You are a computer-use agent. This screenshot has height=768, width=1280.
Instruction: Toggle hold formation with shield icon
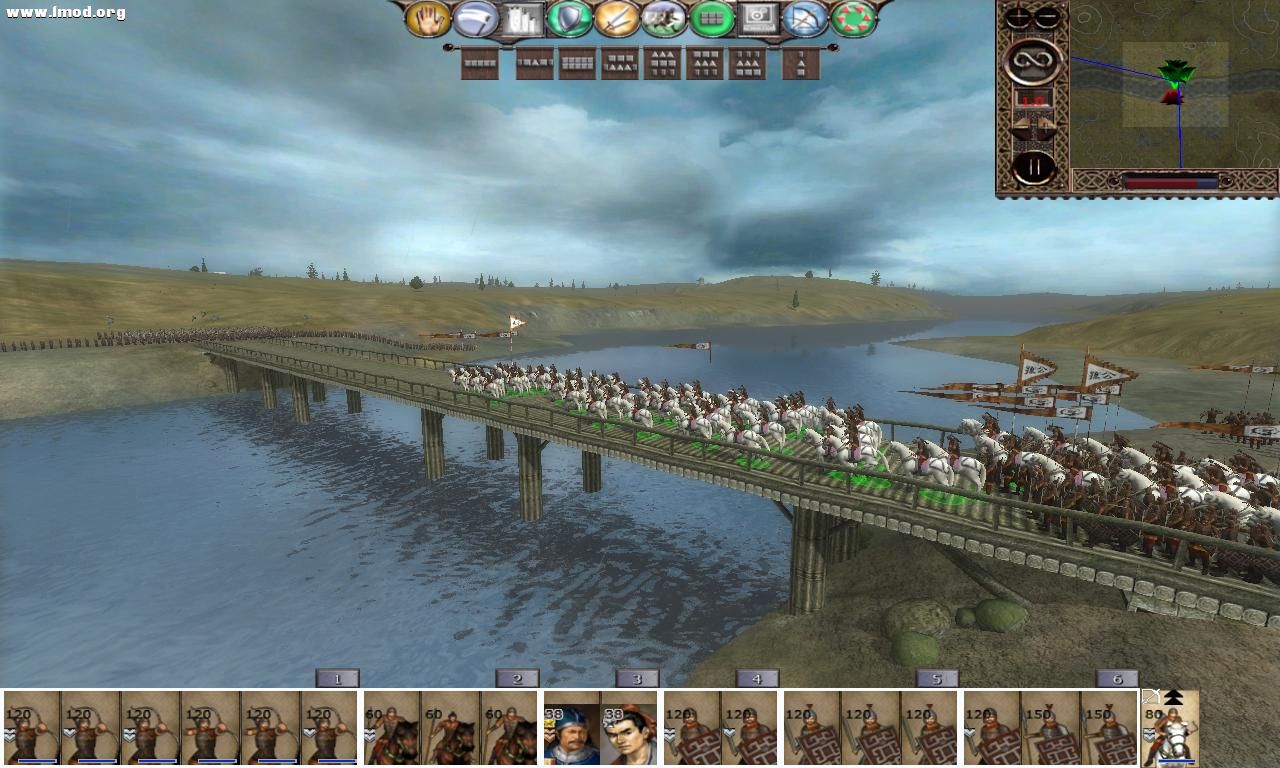(x=568, y=18)
